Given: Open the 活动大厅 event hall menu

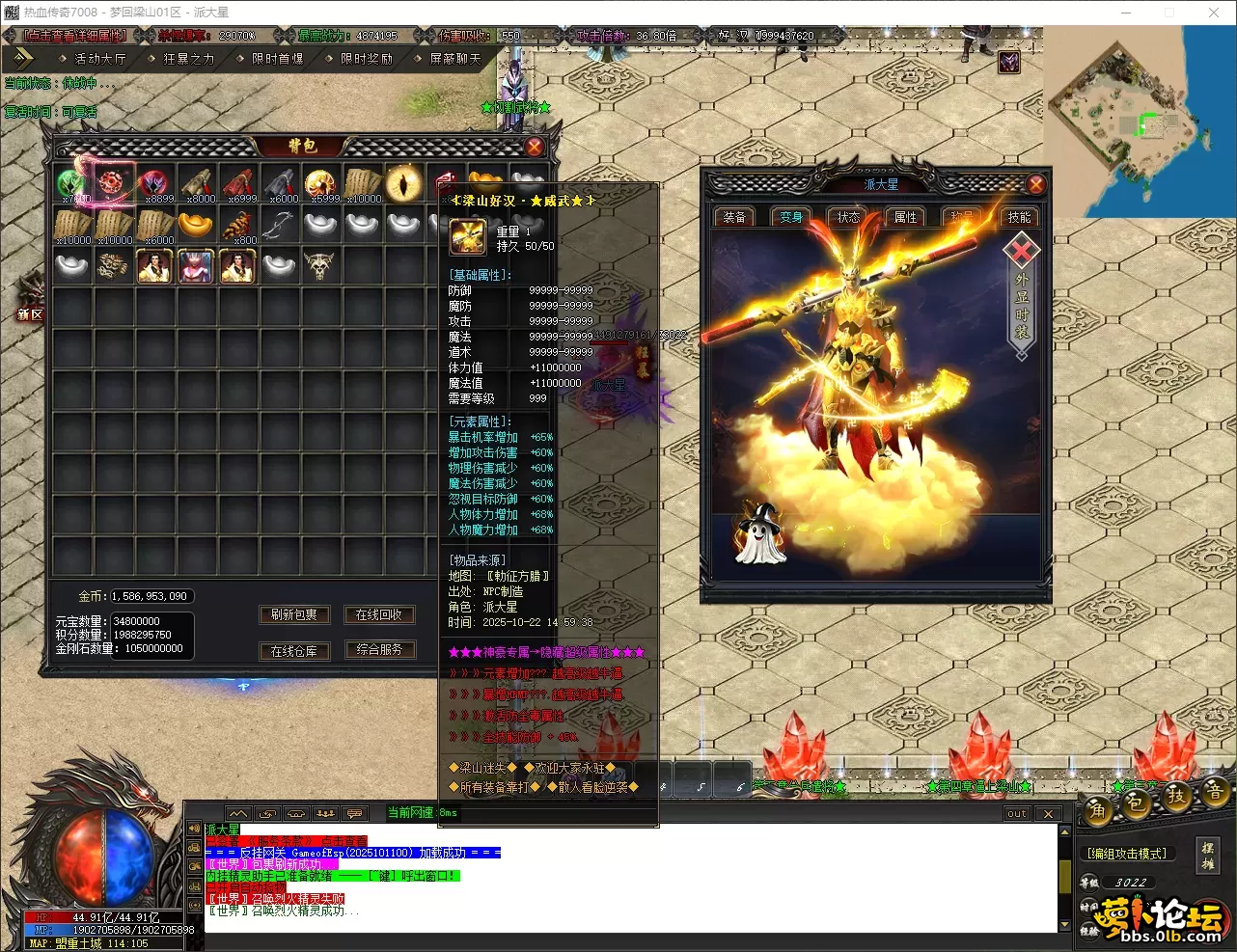Looking at the screenshot, I should point(100,59).
